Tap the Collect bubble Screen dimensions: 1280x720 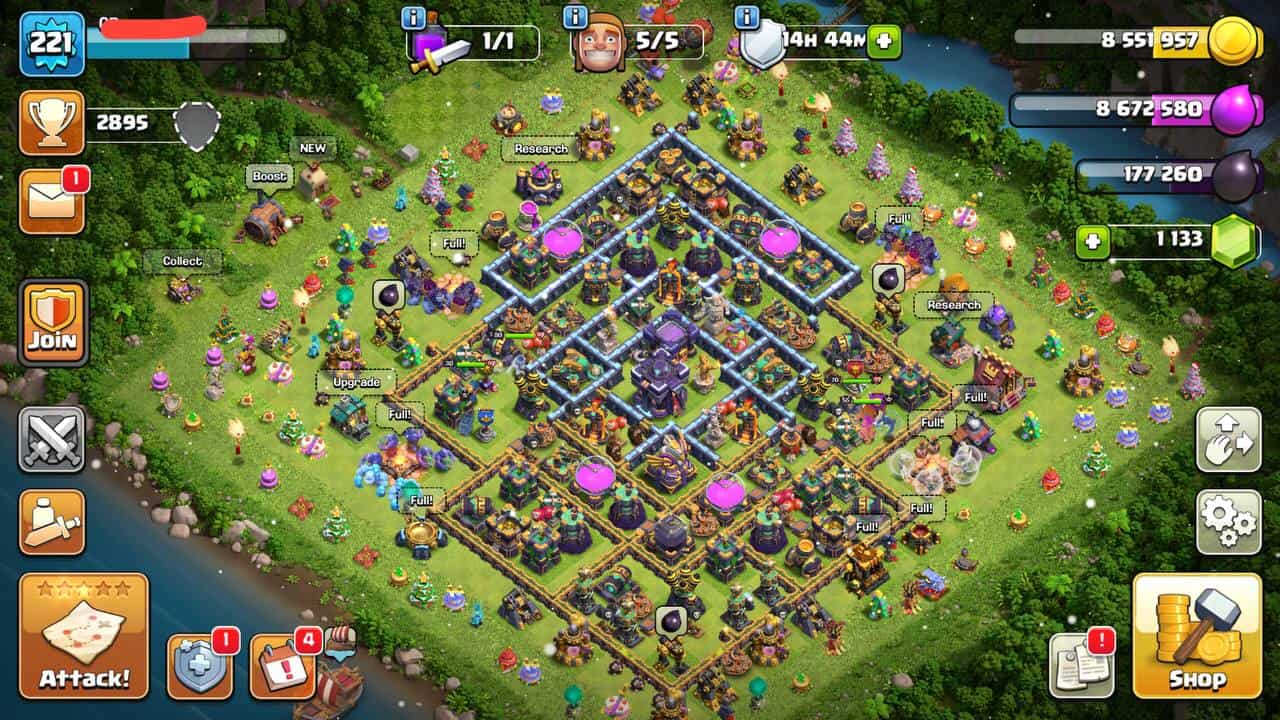182,261
